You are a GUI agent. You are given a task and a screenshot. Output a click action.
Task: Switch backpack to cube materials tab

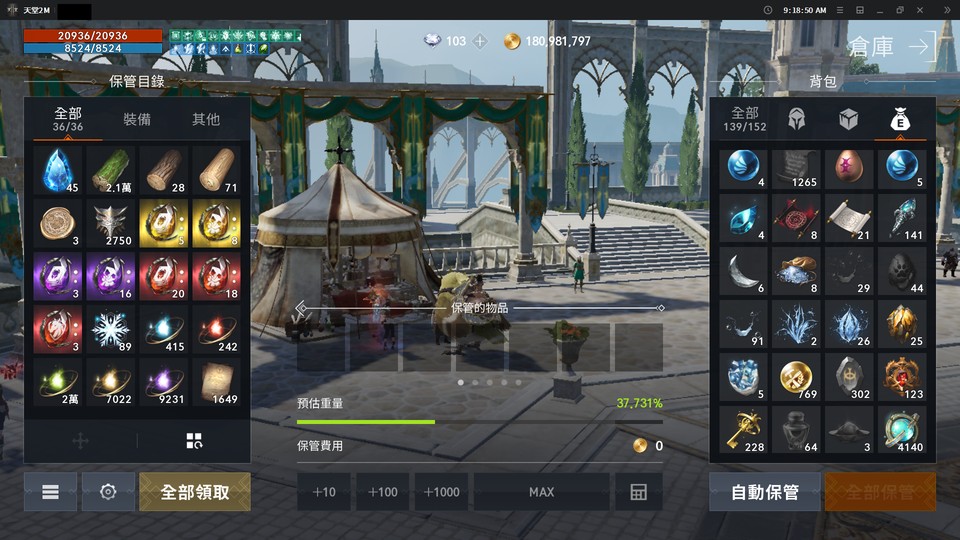click(848, 119)
